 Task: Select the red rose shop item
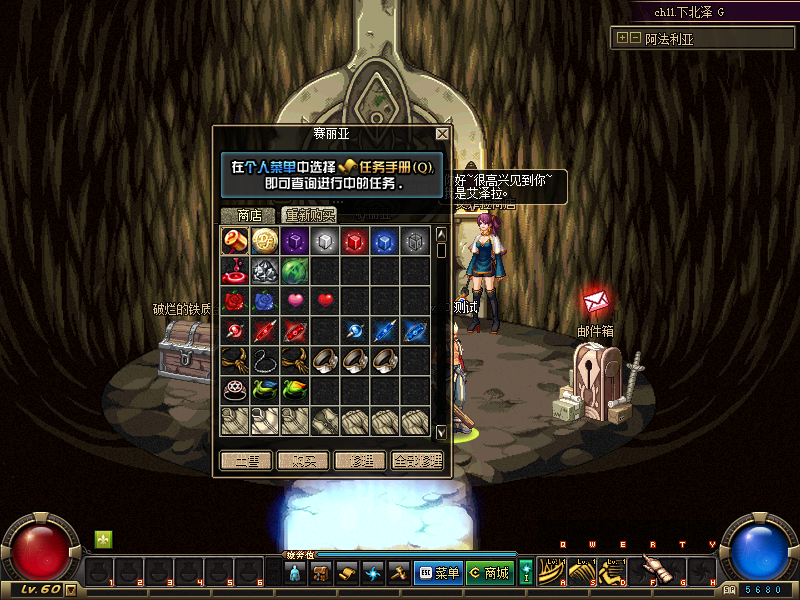[235, 300]
